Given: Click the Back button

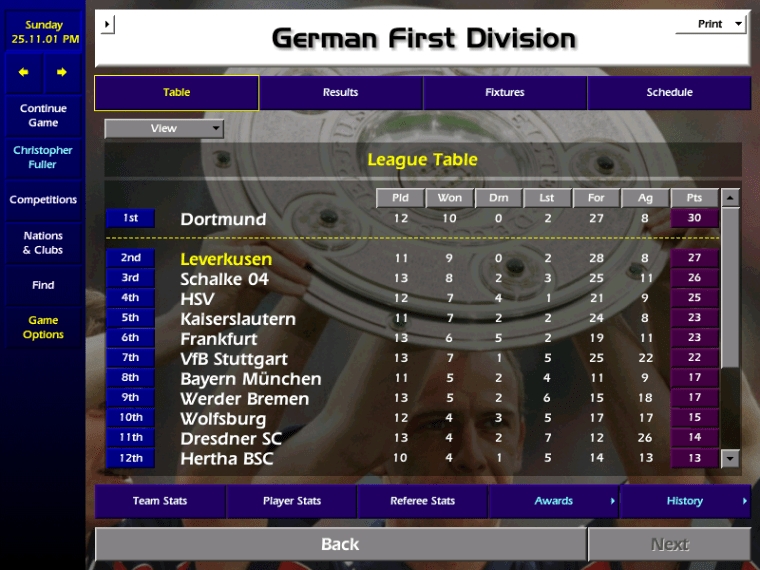Looking at the screenshot, I should (x=340, y=544).
